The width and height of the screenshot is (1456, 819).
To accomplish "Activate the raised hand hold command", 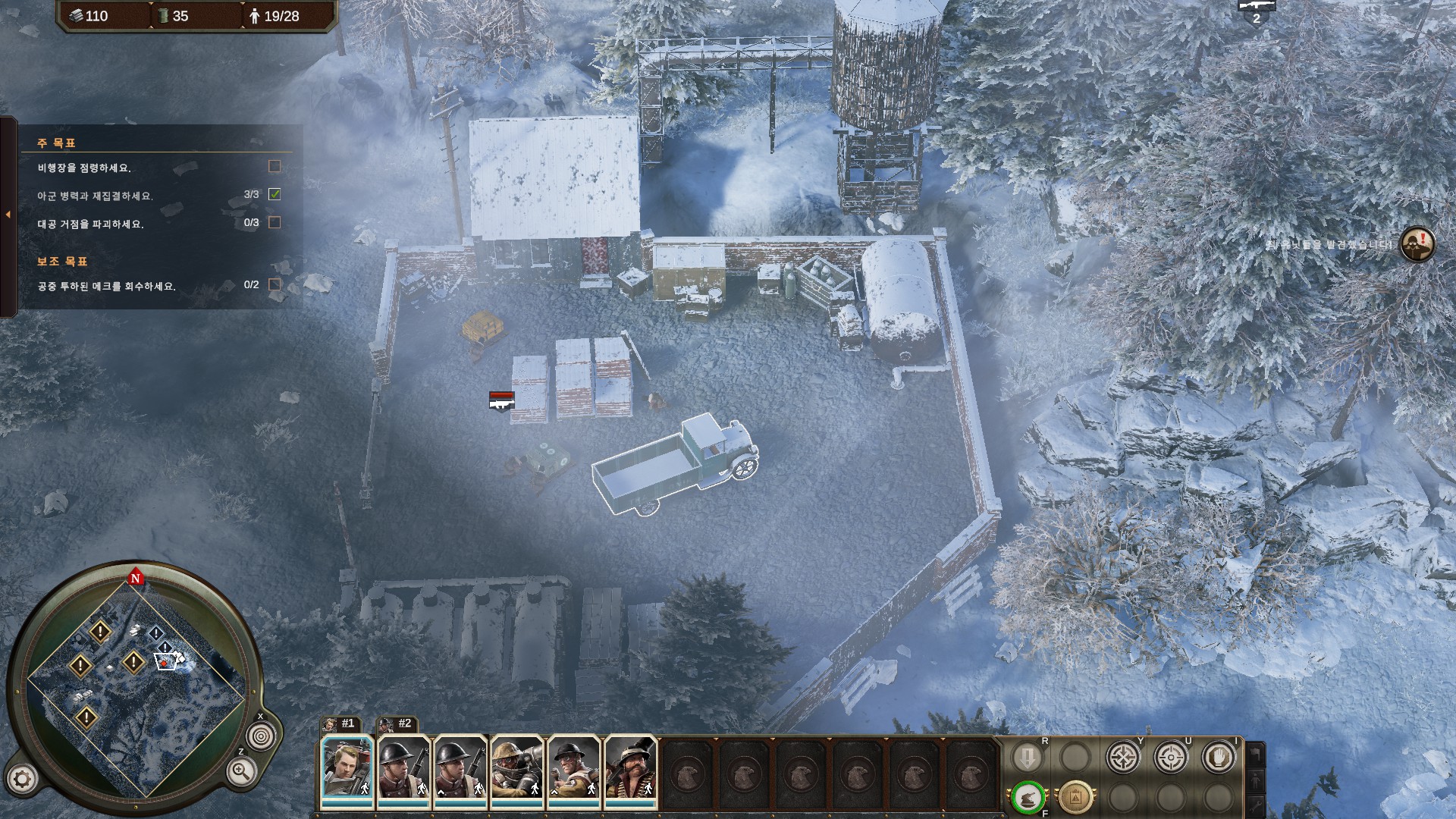I will click(1218, 757).
